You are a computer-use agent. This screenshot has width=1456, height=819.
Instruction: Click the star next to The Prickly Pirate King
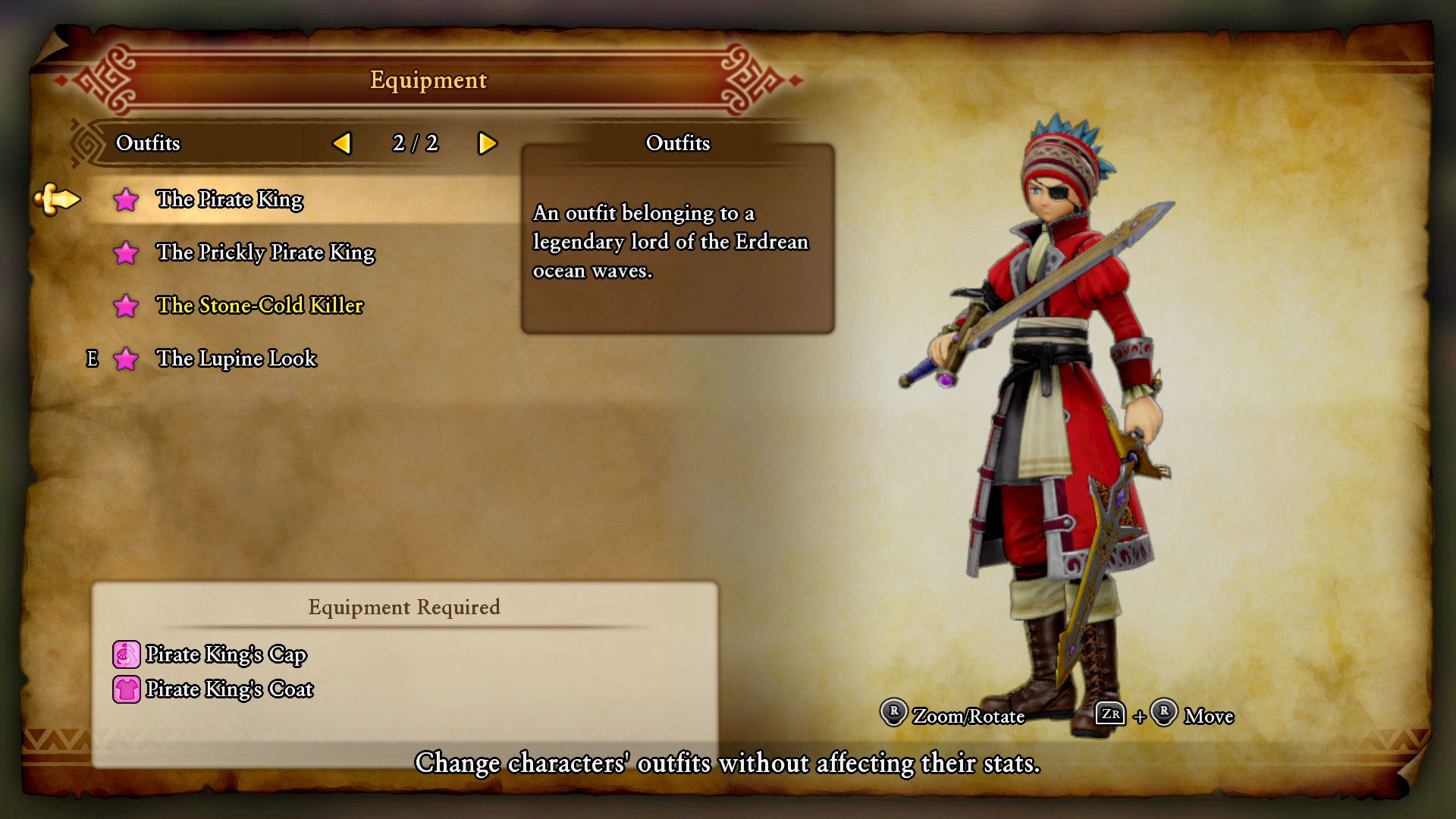point(126,253)
